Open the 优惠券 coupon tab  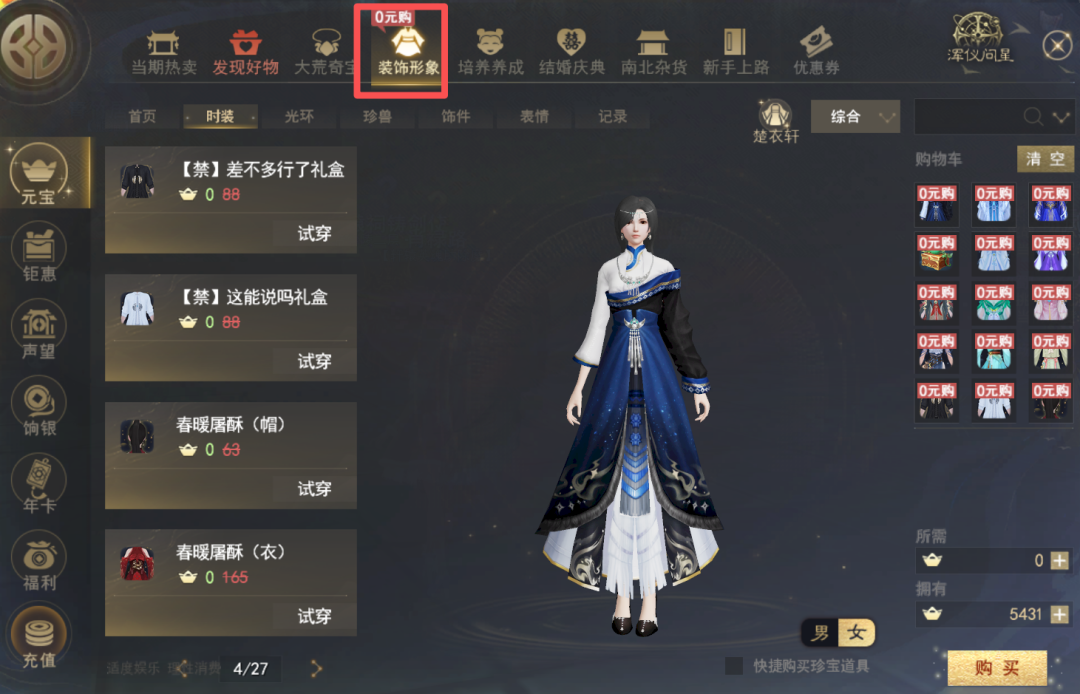click(x=816, y=52)
